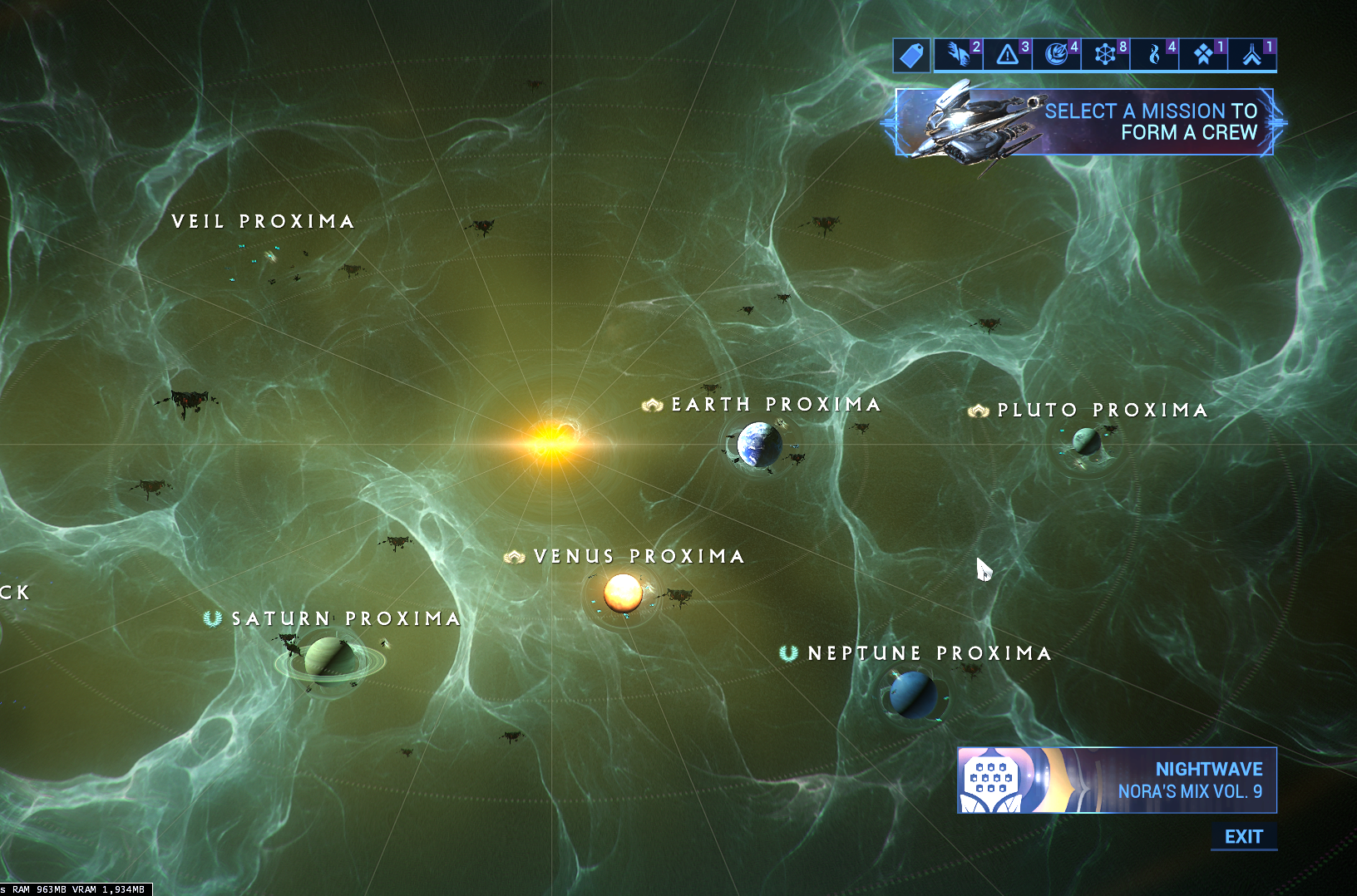Open the forked arrow tab showing 1
The image size is (1357, 896).
tap(1252, 55)
